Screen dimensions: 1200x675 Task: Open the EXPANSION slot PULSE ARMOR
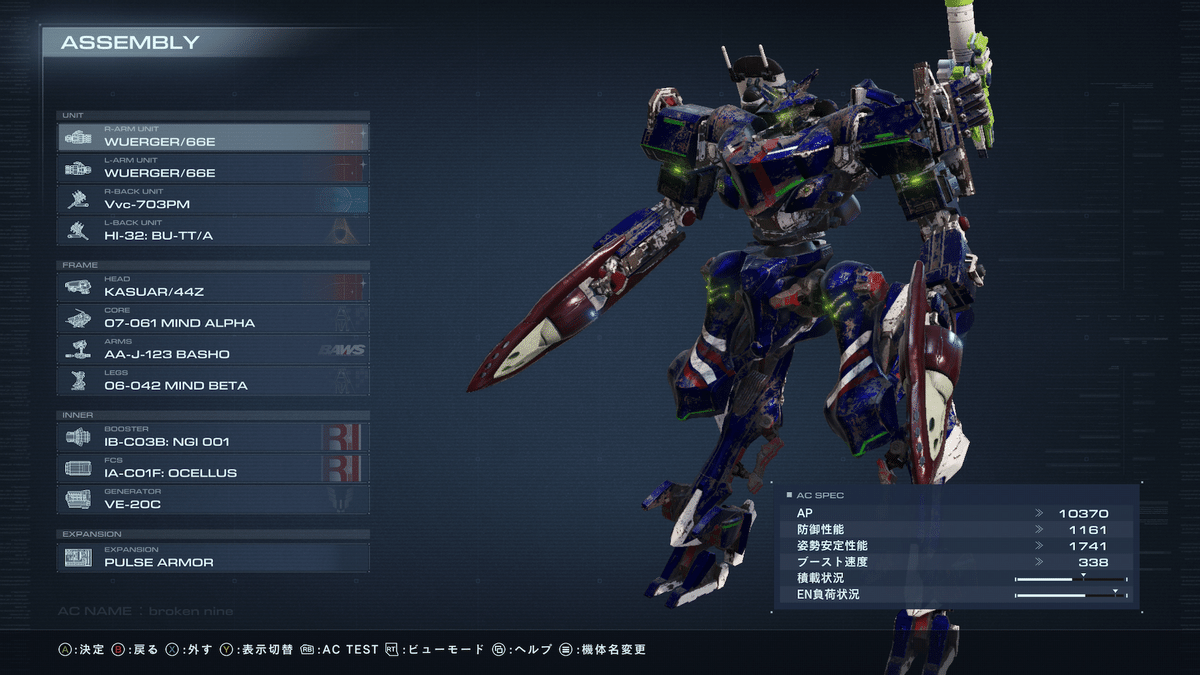pos(213,557)
